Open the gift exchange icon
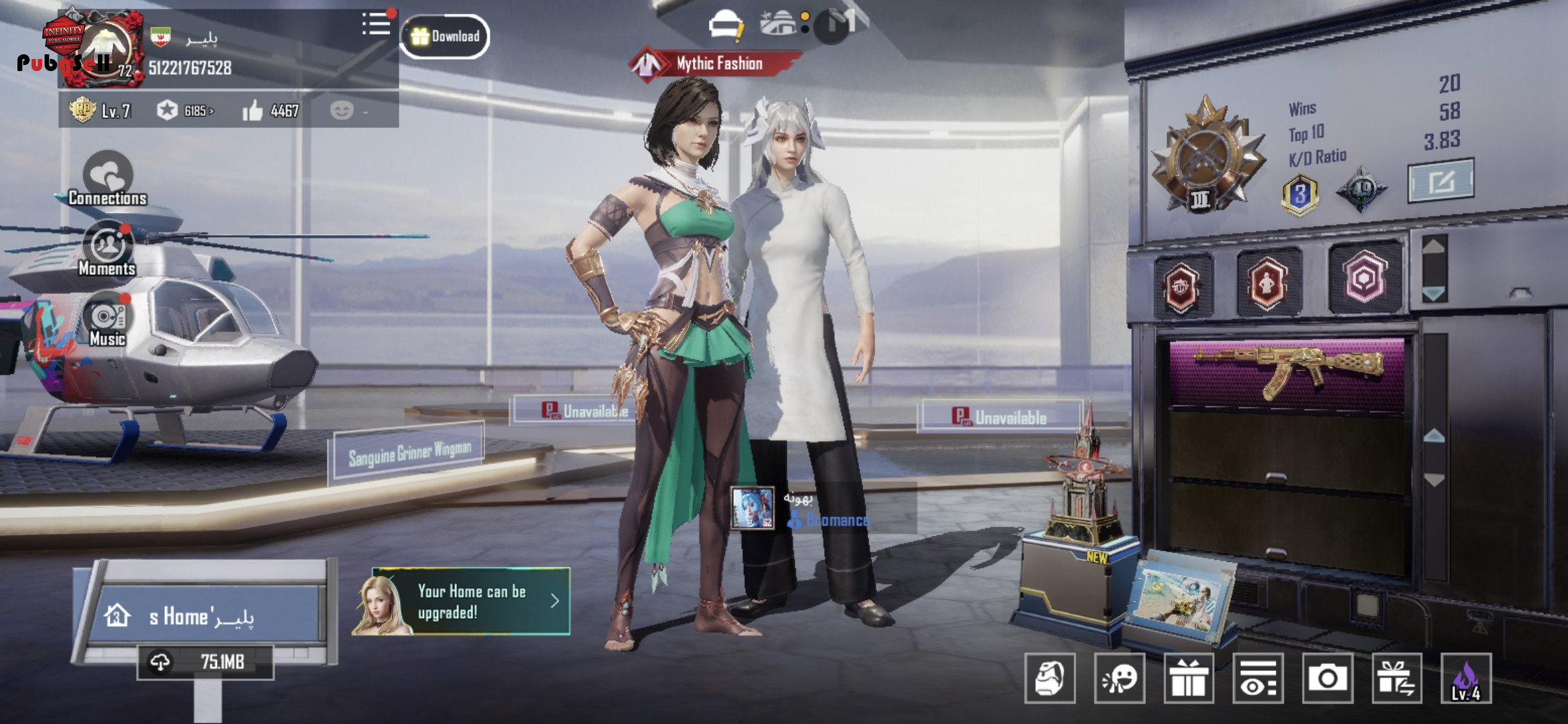Viewport: 1568px width, 724px height. coord(1396,678)
